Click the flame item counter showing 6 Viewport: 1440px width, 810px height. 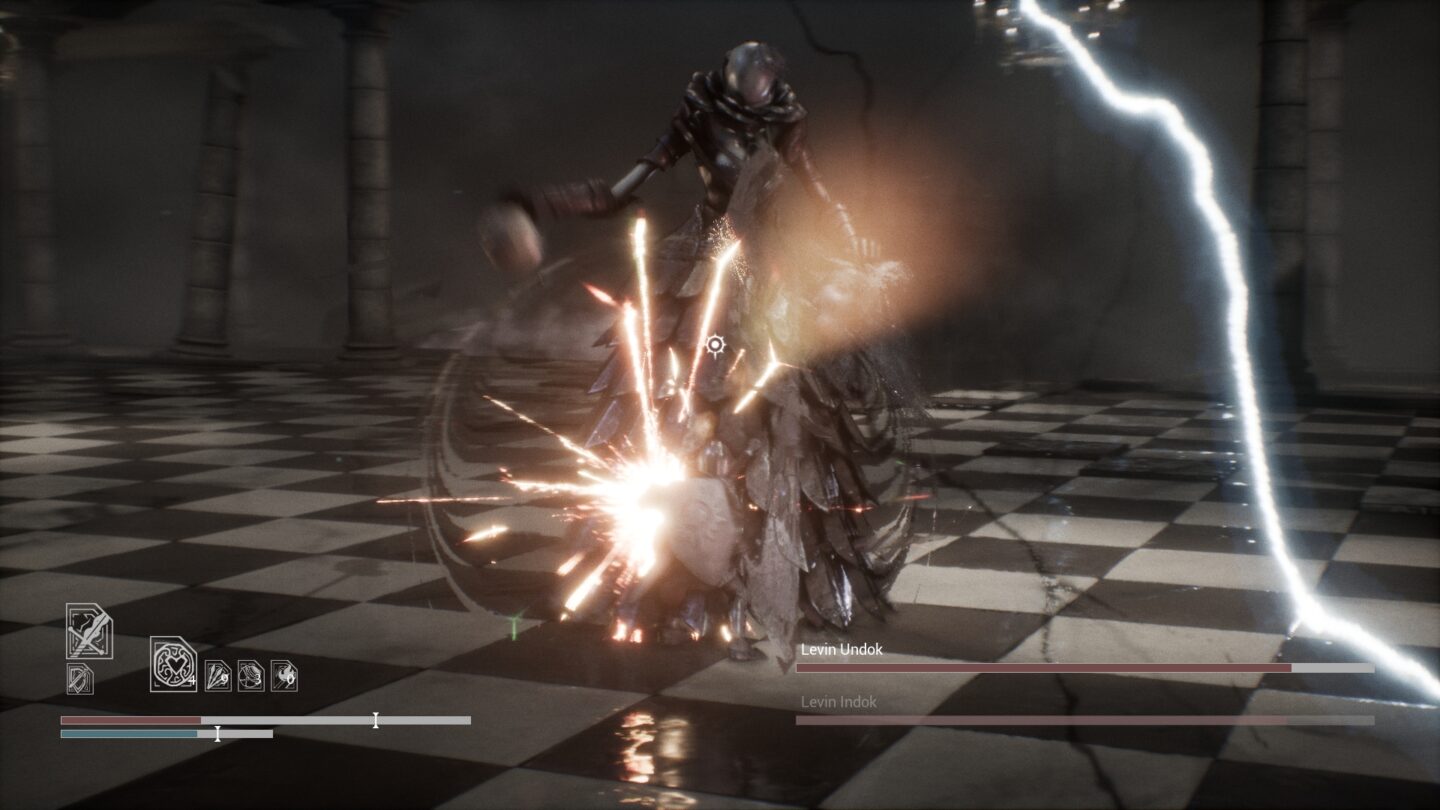[x=289, y=679]
